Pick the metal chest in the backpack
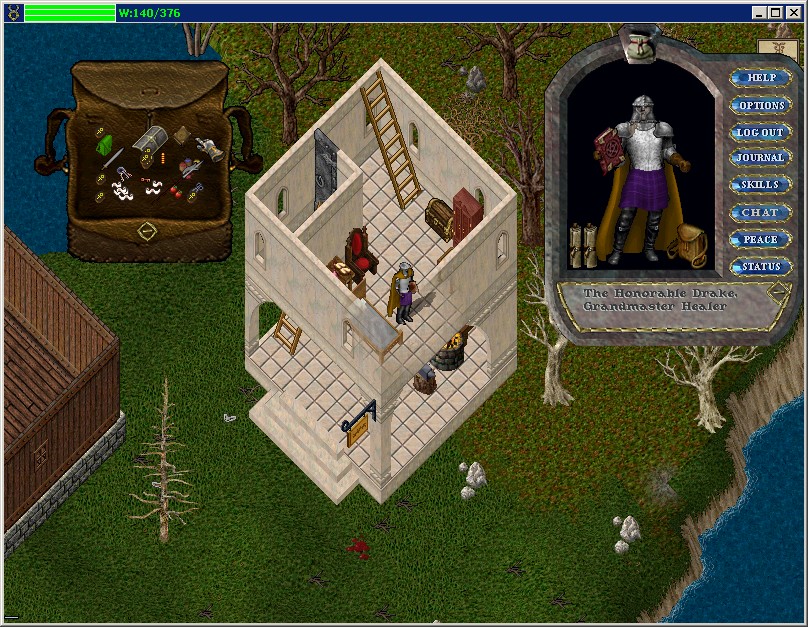808x627 pixels. pyautogui.click(x=150, y=139)
